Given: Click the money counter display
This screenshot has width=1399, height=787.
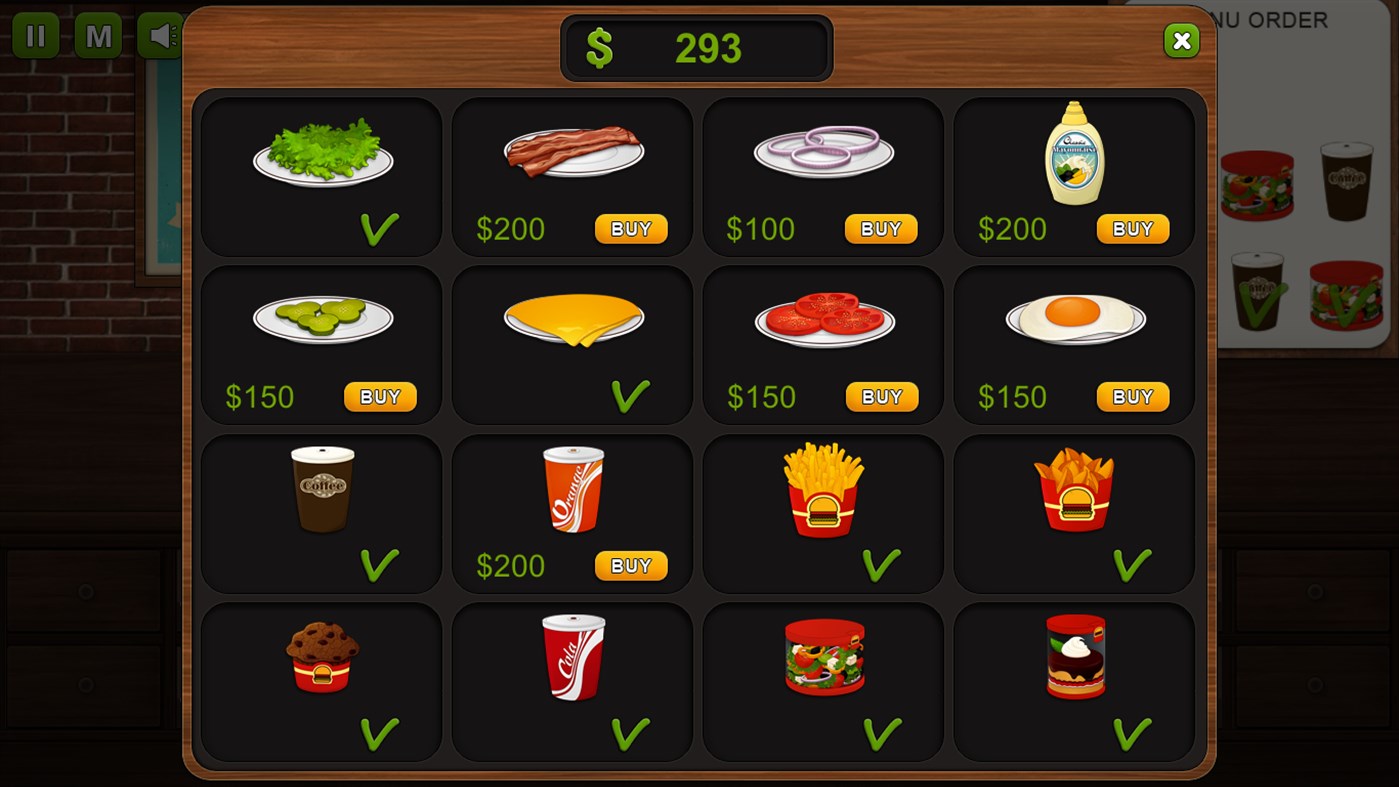Looking at the screenshot, I should (x=697, y=47).
